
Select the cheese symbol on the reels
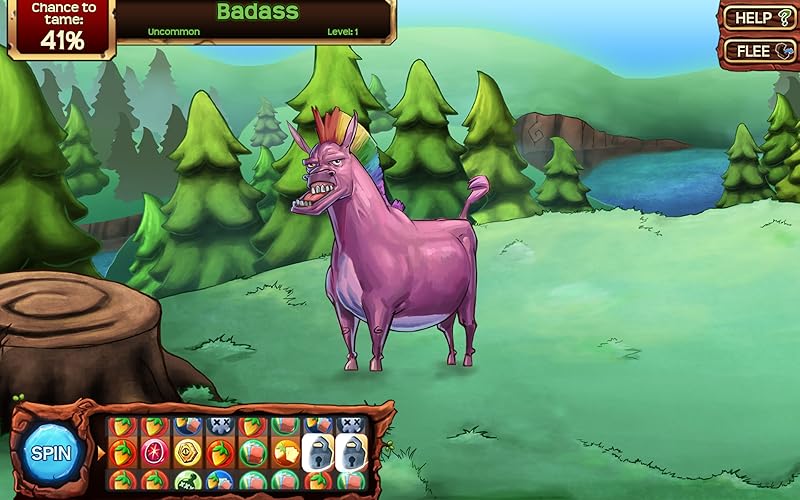(286, 452)
